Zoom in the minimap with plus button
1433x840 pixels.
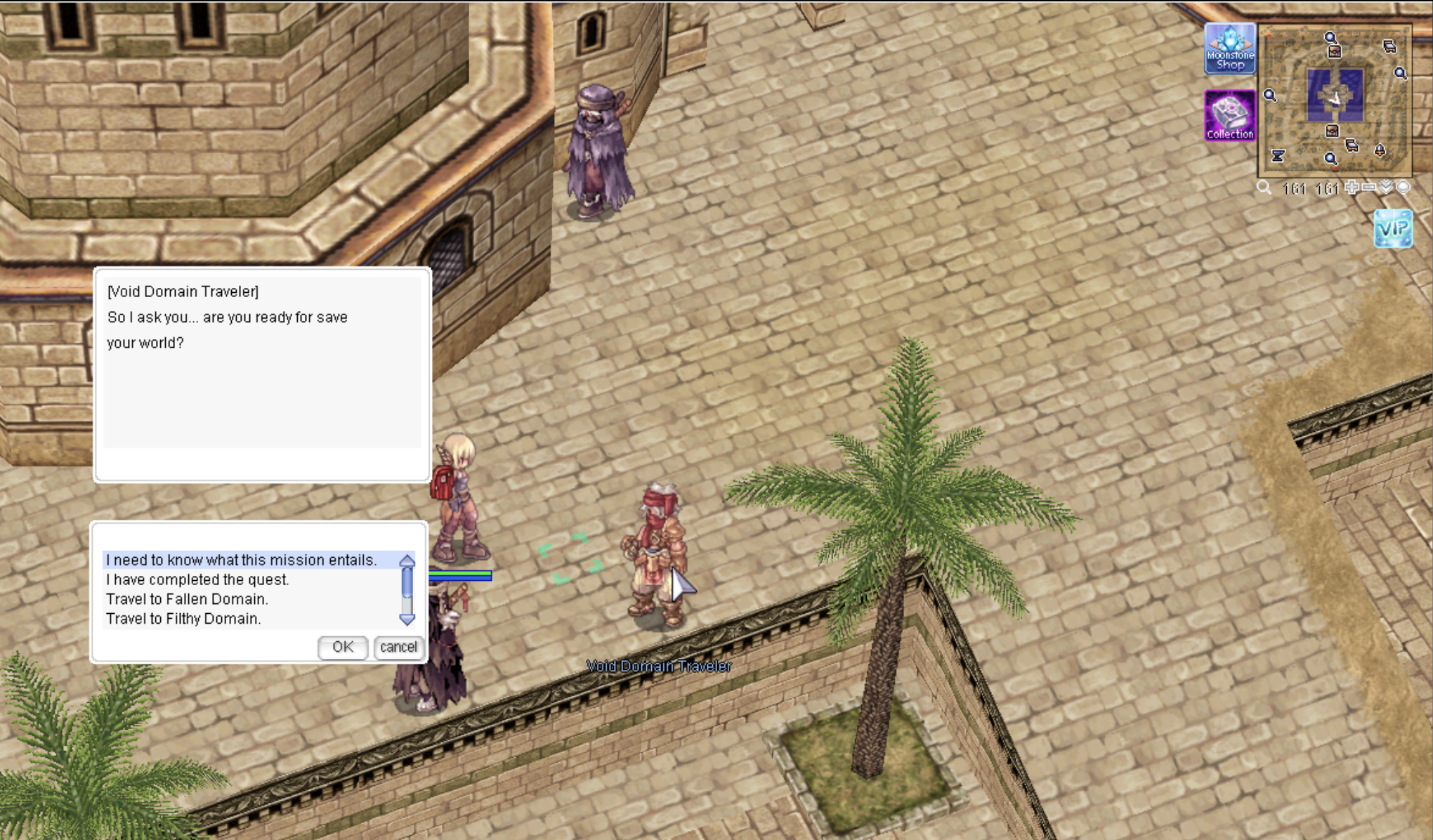coord(1352,188)
